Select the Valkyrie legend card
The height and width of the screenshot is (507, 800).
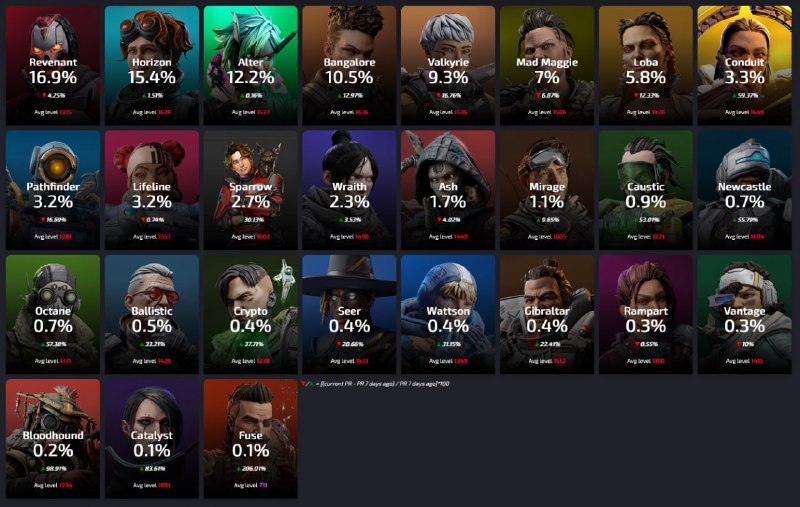click(x=448, y=66)
